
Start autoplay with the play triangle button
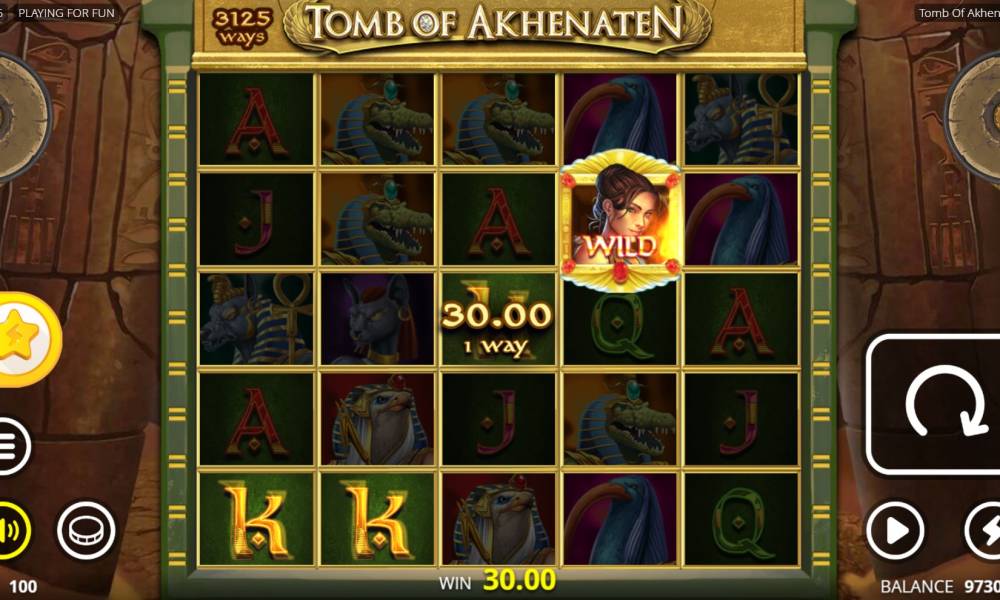coord(894,530)
